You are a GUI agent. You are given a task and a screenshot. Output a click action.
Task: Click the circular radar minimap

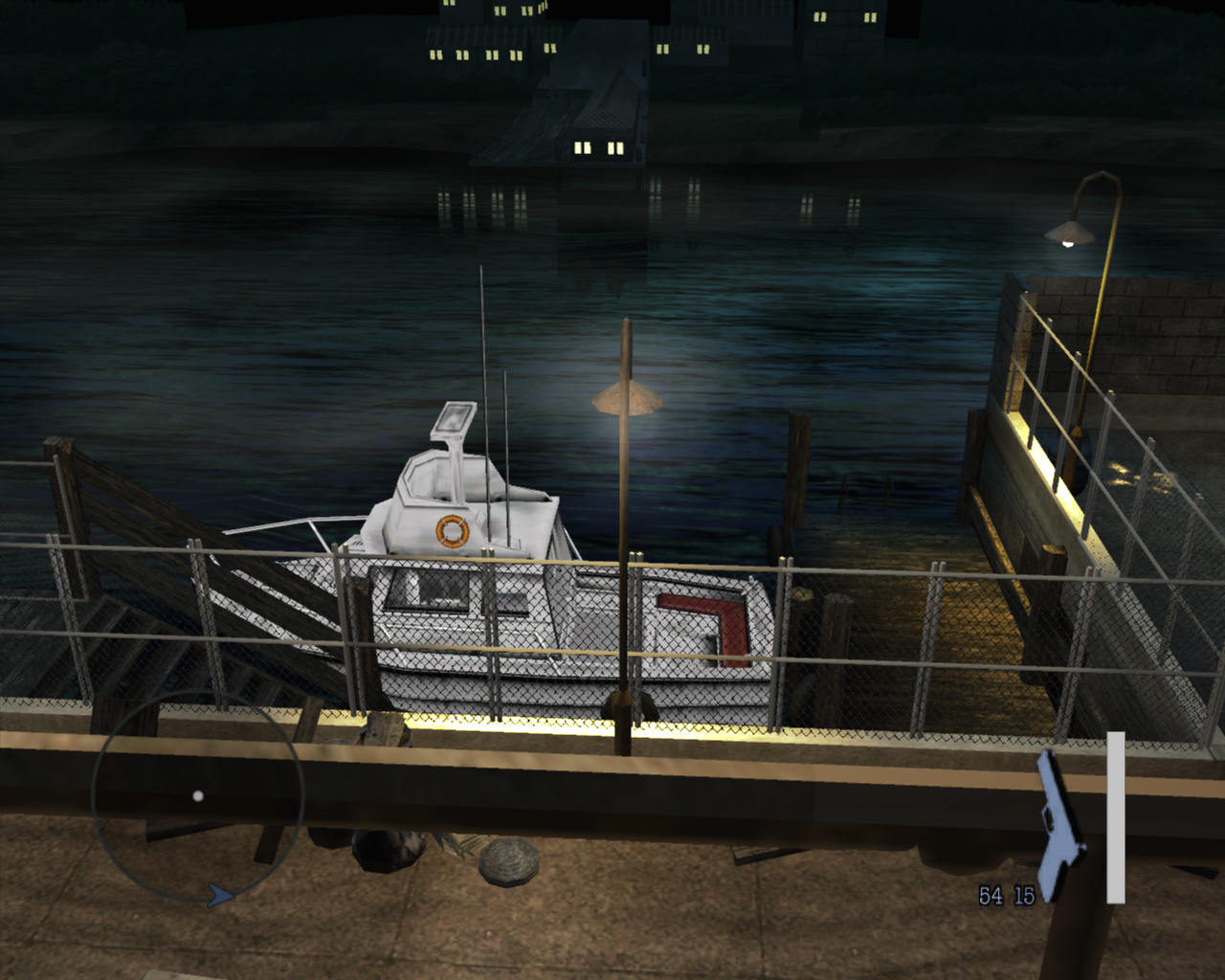pyautogui.click(x=198, y=796)
